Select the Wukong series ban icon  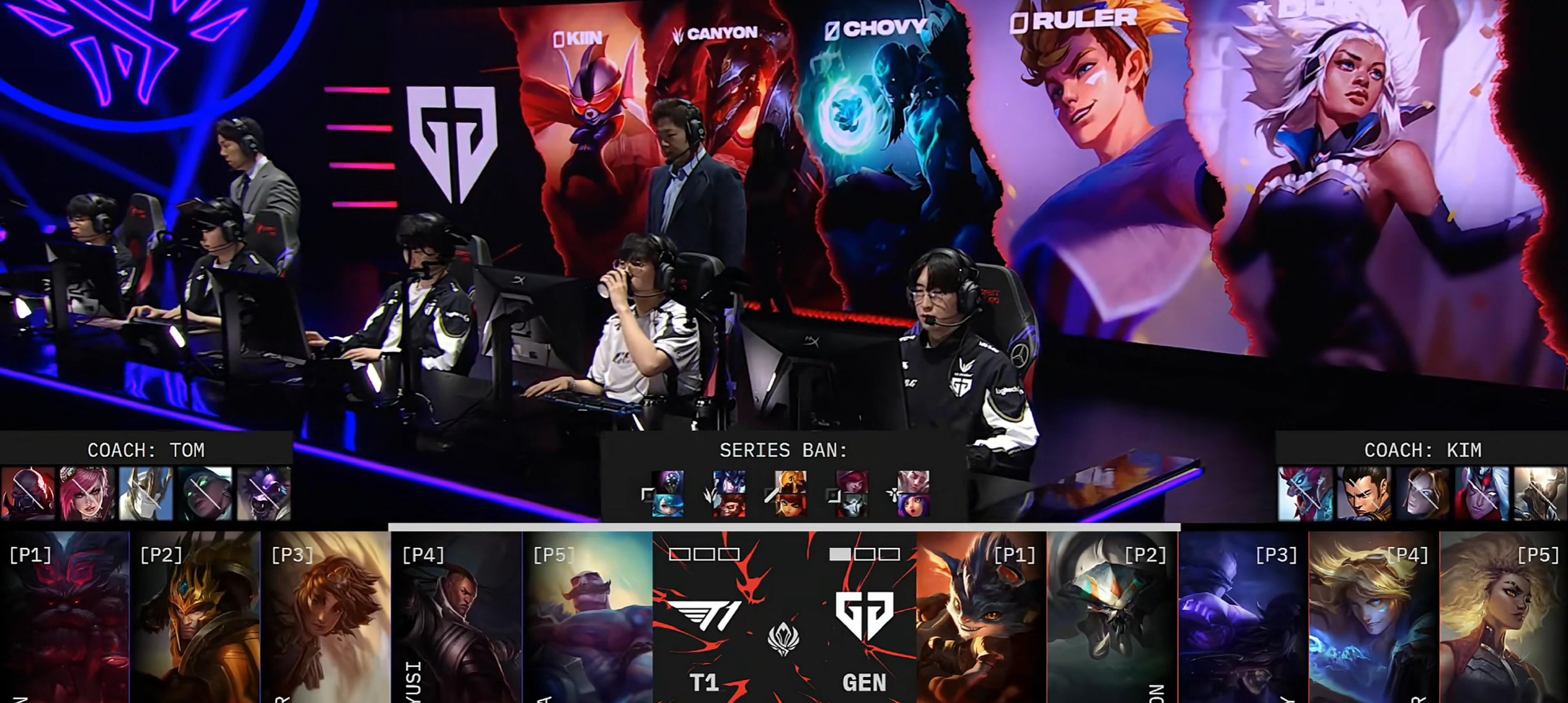click(x=729, y=505)
